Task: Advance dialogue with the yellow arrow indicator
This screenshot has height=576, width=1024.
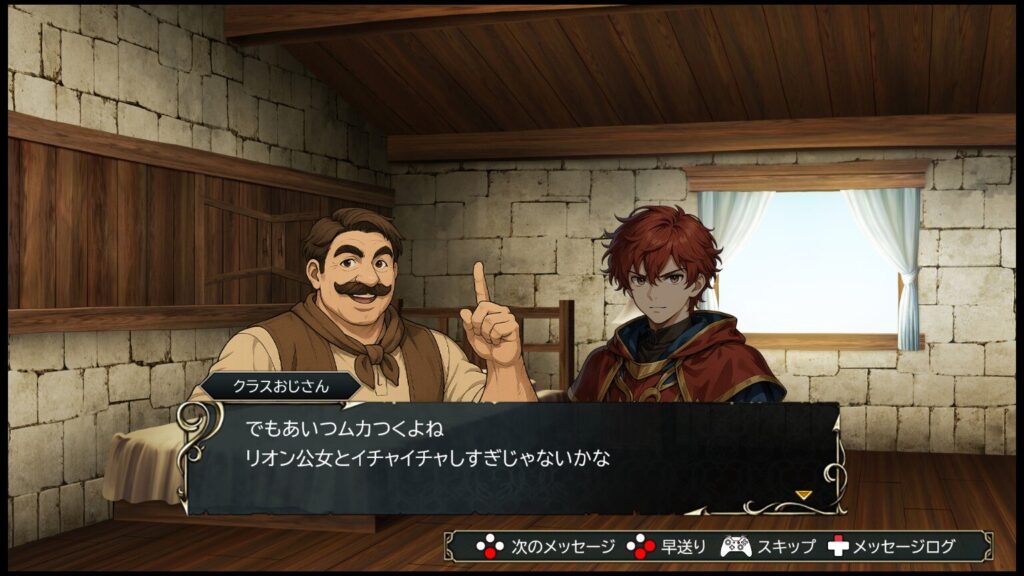Action: tap(803, 494)
